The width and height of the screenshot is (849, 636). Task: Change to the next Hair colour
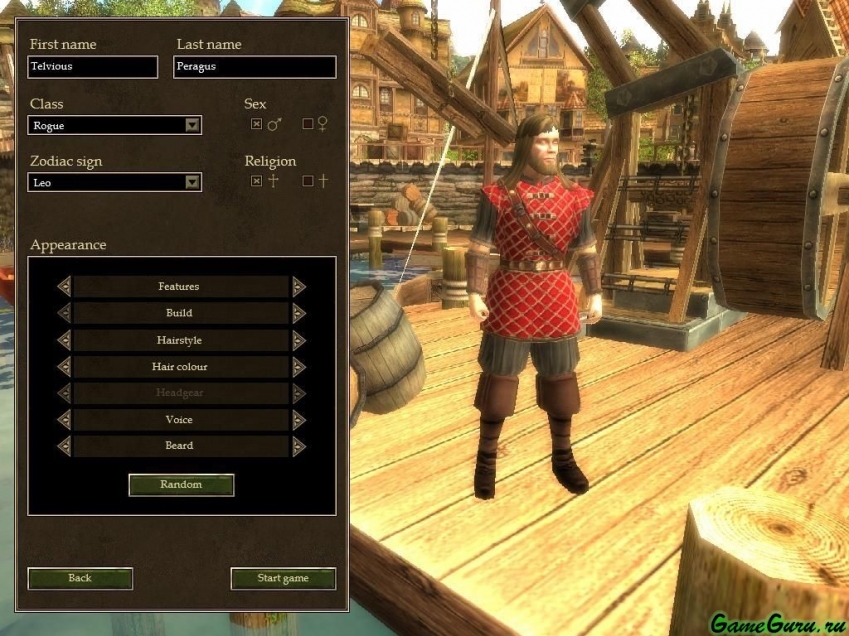pos(298,367)
